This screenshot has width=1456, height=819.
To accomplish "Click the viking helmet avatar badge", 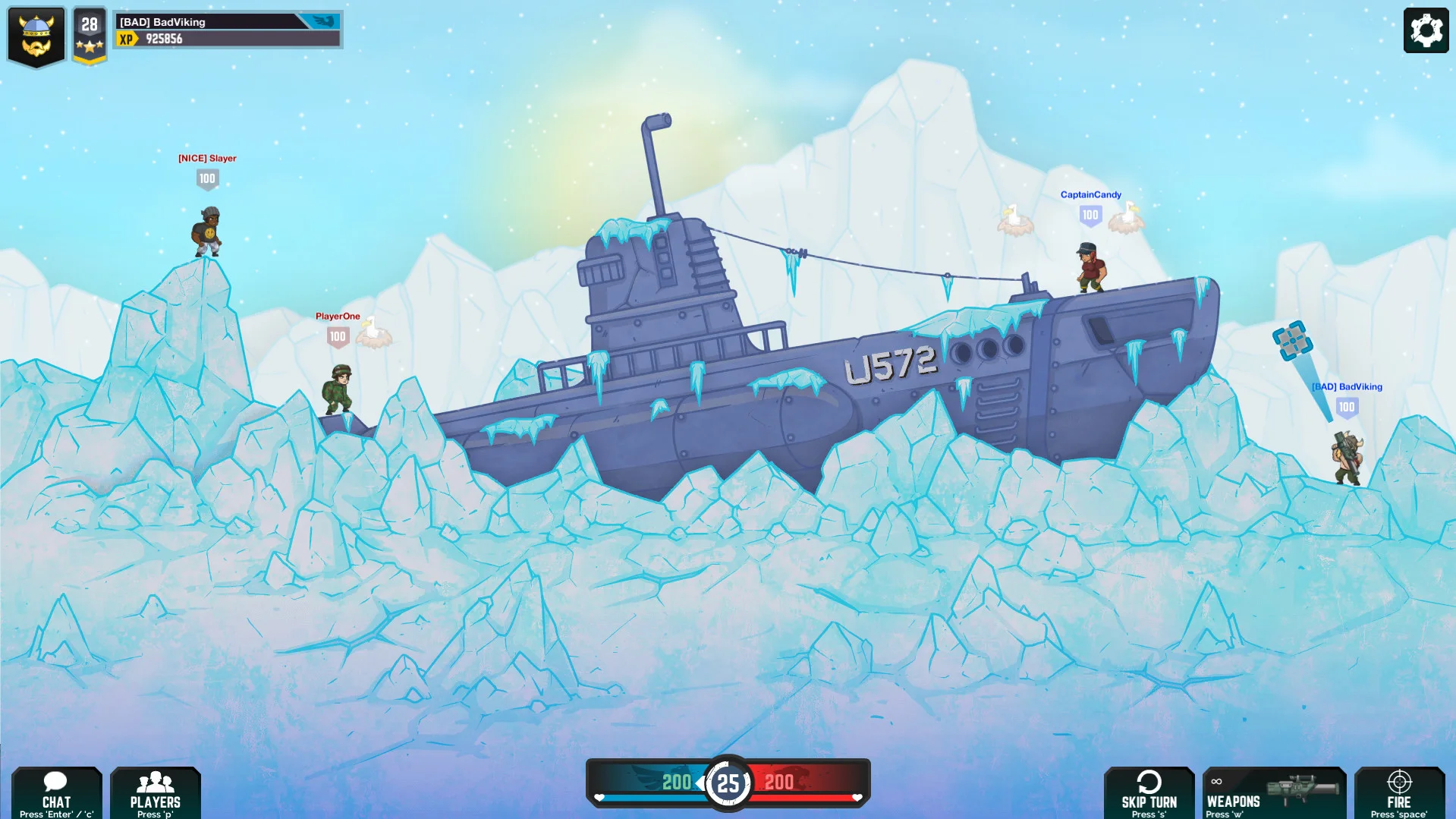I will (36, 36).
